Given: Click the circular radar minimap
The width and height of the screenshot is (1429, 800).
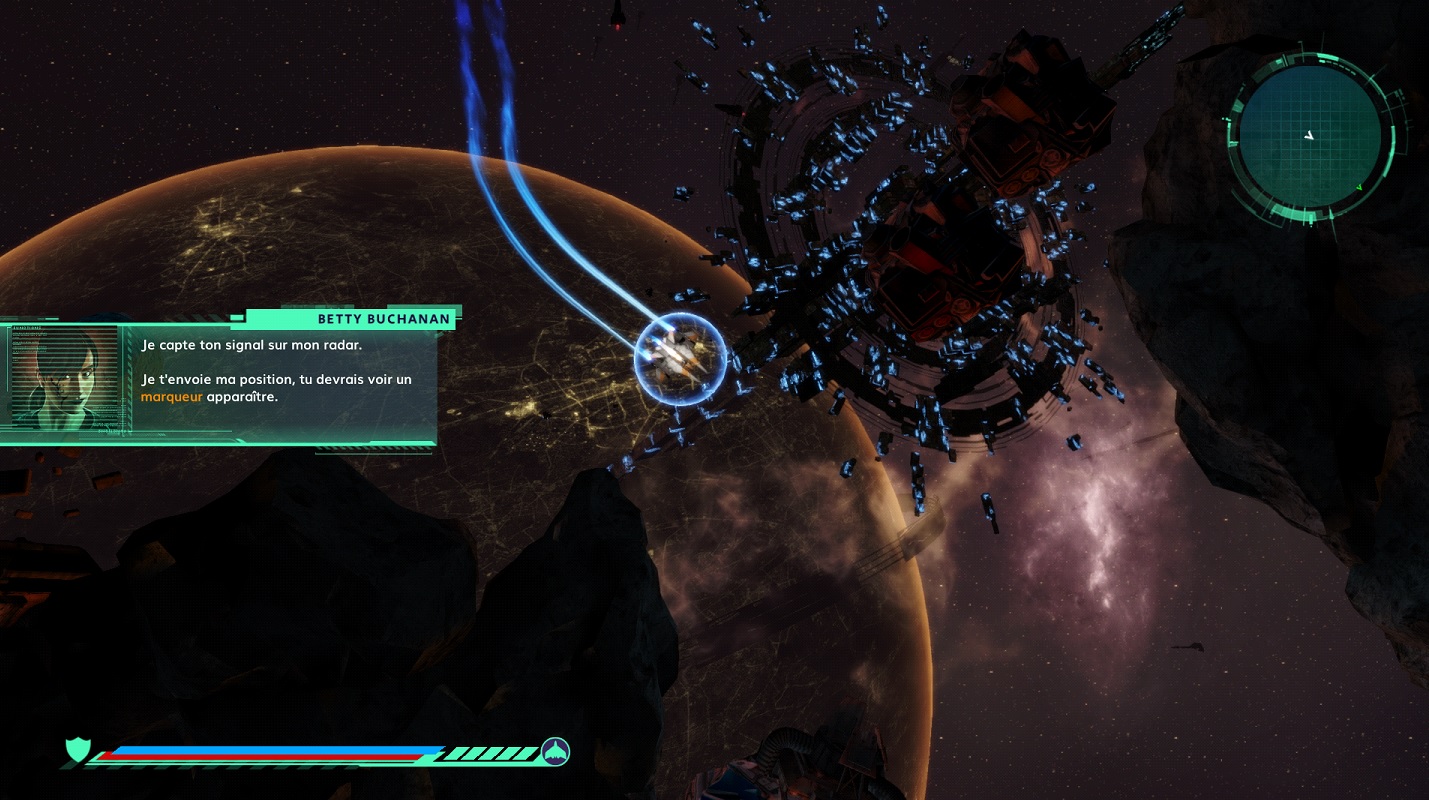Looking at the screenshot, I should tap(1308, 138).
